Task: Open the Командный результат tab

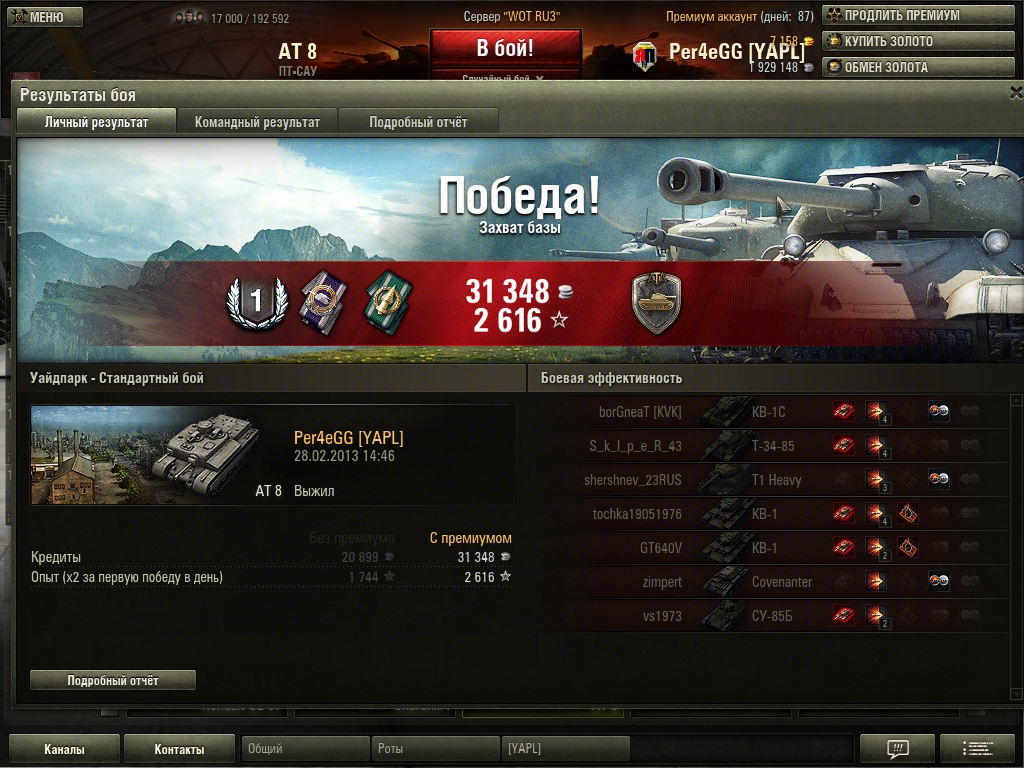Action: [257, 122]
